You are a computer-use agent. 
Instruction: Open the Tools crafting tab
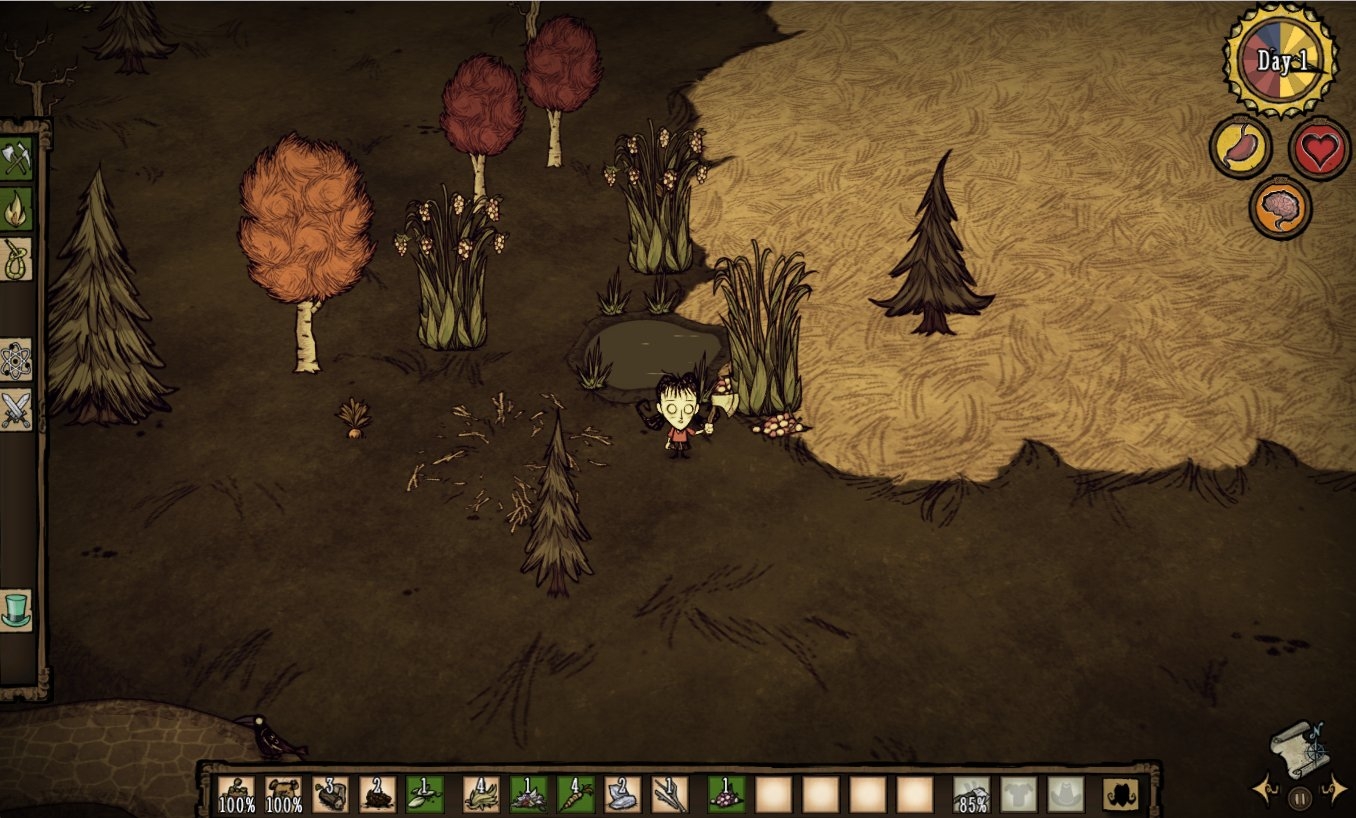16,157
